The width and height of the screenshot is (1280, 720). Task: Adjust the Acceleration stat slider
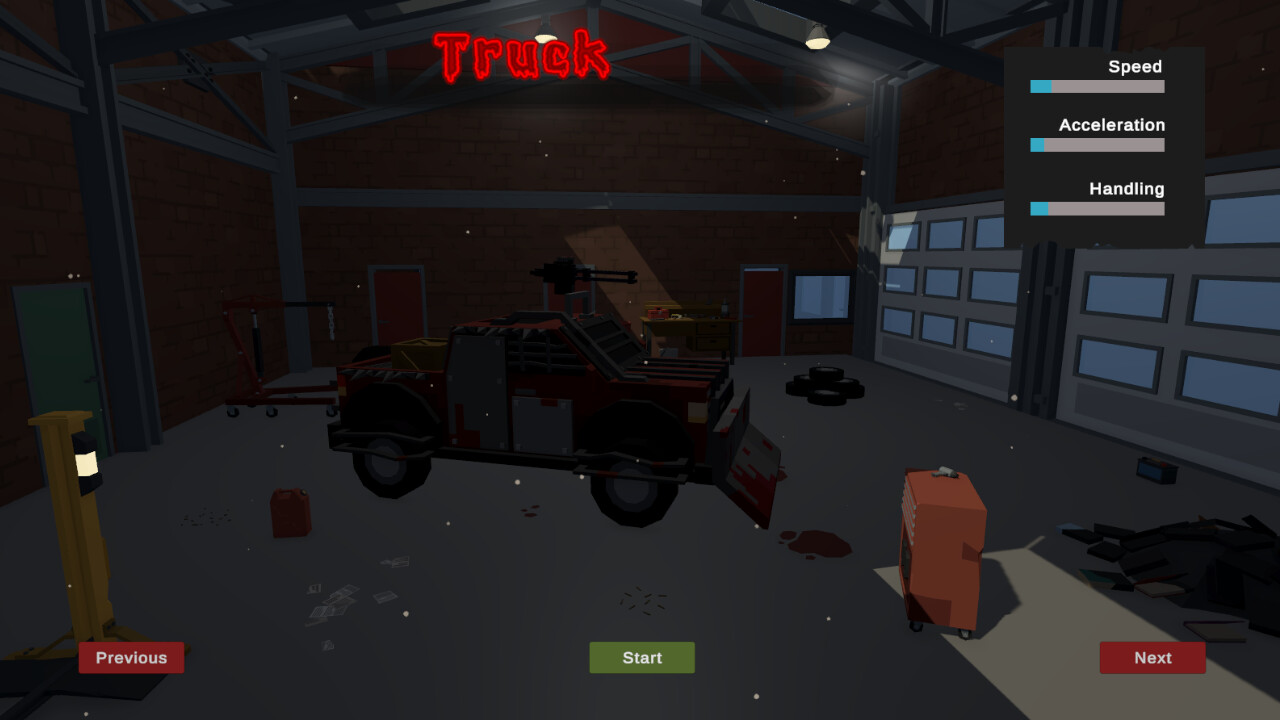(x=1095, y=145)
